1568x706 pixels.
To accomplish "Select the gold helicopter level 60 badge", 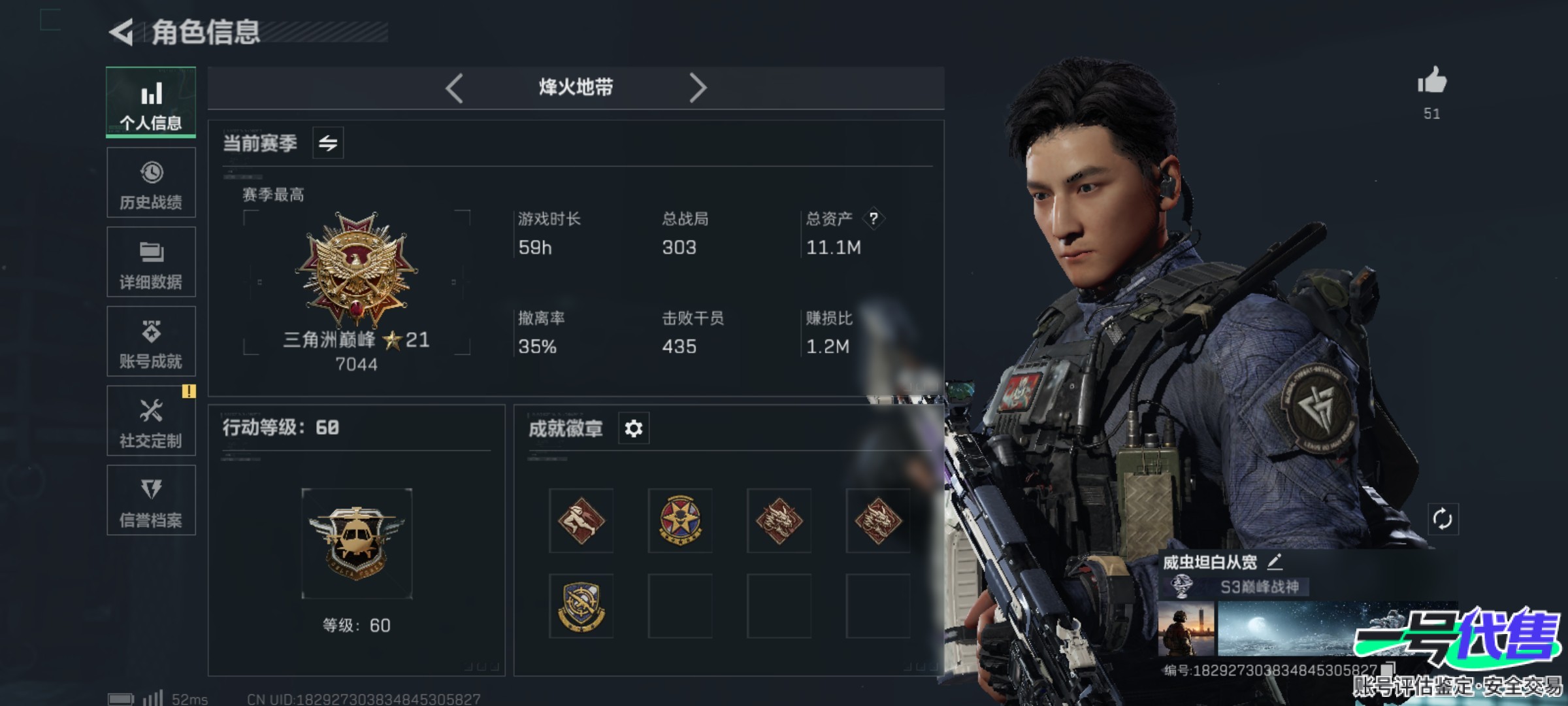I will (x=357, y=543).
